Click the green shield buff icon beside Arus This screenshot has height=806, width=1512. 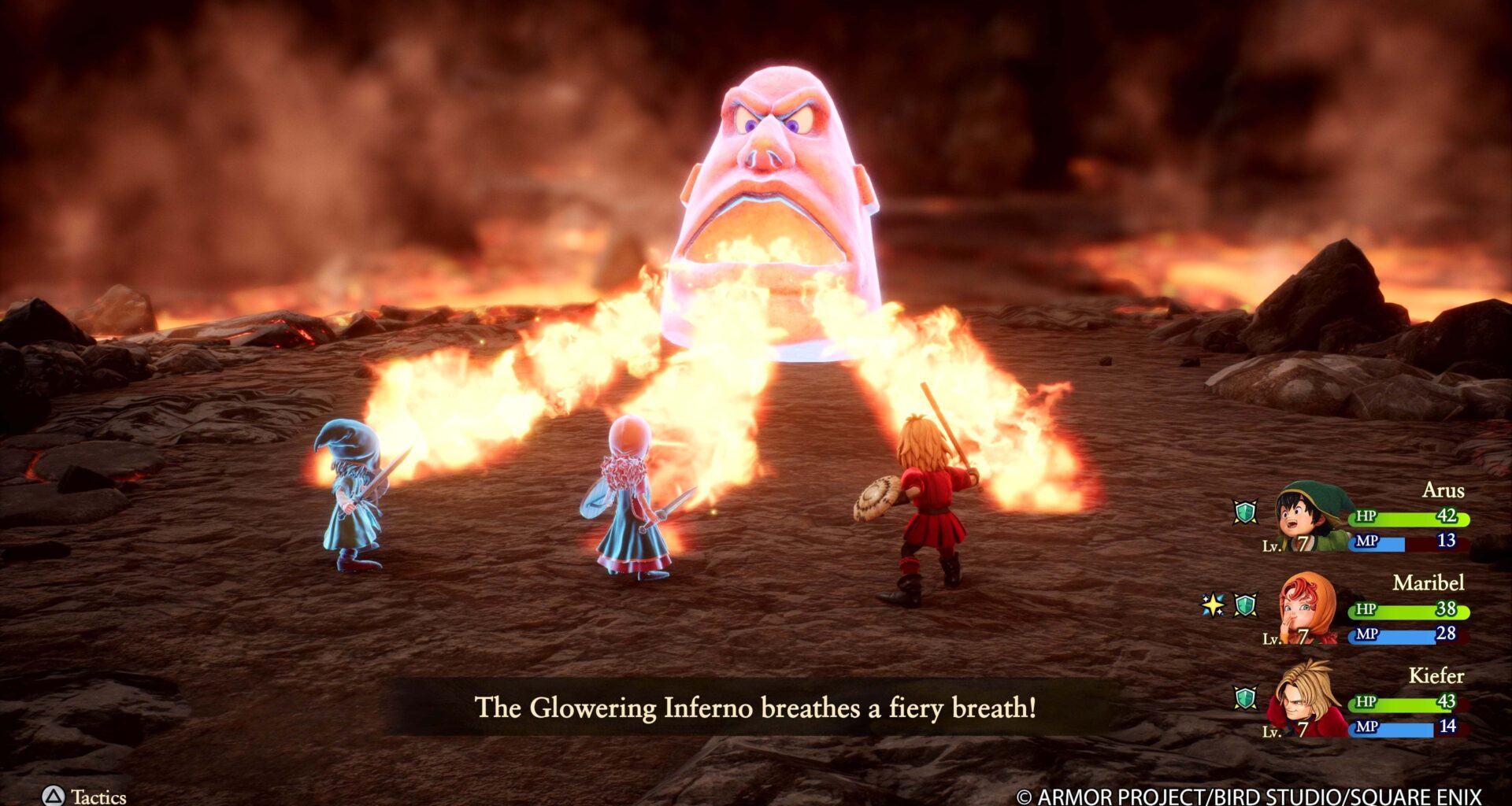click(1245, 513)
